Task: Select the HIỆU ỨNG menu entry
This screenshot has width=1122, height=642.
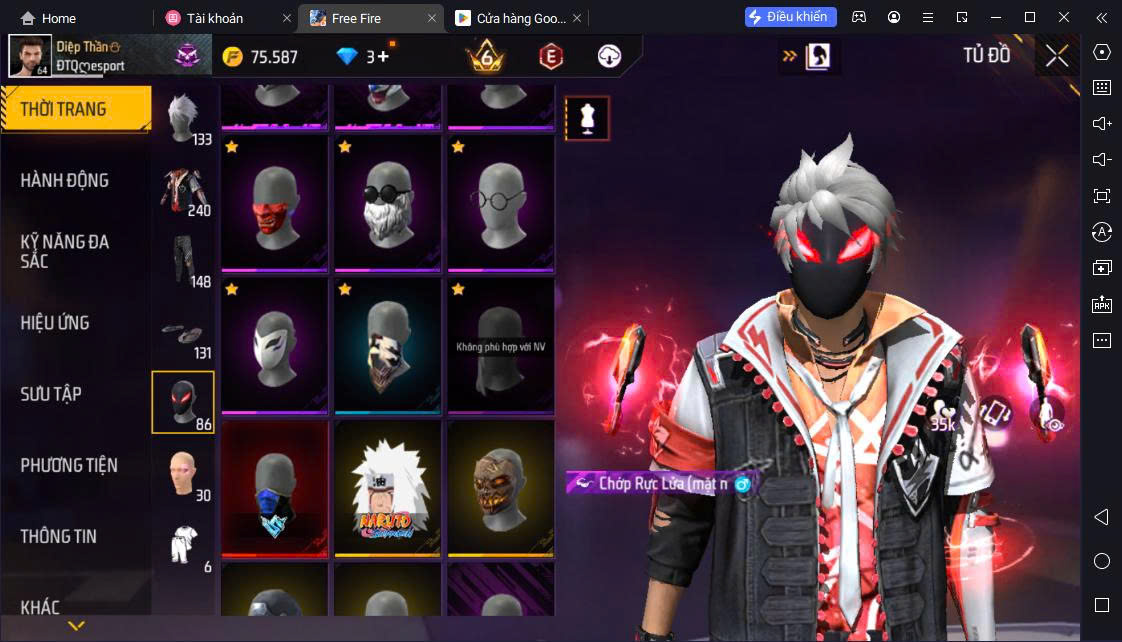Action: pos(55,323)
